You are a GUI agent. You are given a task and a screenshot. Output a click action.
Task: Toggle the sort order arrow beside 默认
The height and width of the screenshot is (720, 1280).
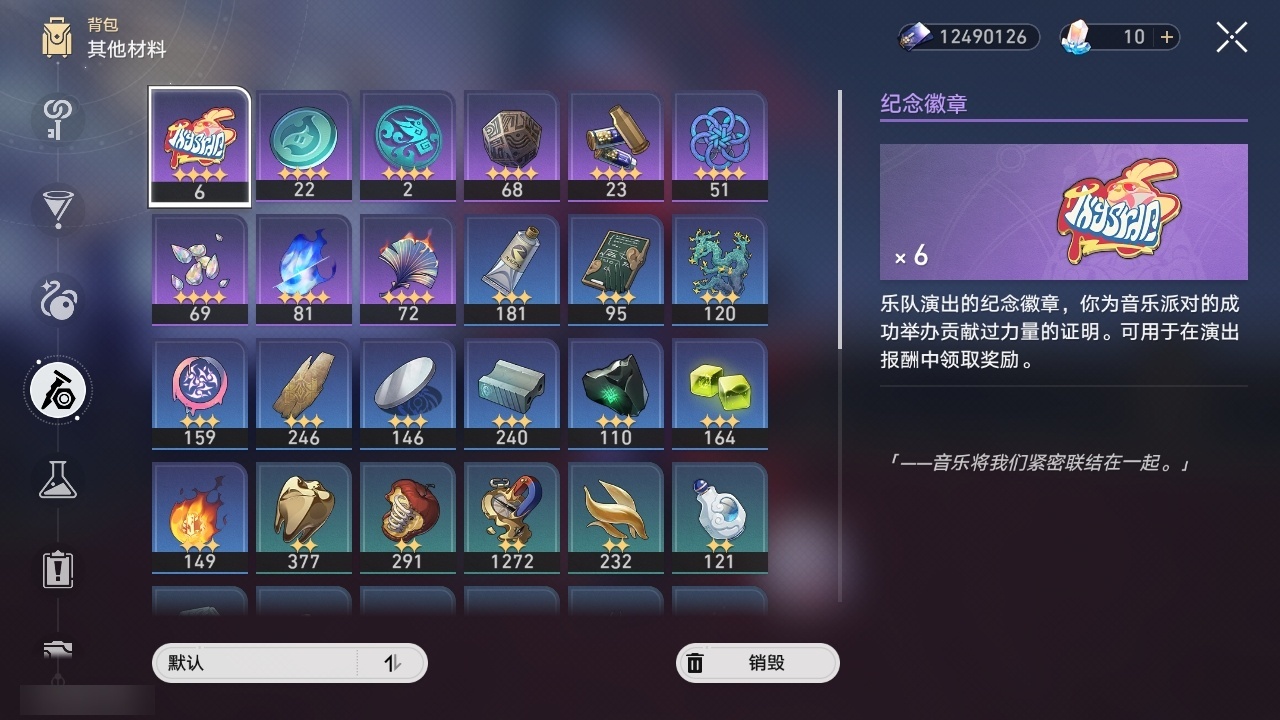(397, 662)
